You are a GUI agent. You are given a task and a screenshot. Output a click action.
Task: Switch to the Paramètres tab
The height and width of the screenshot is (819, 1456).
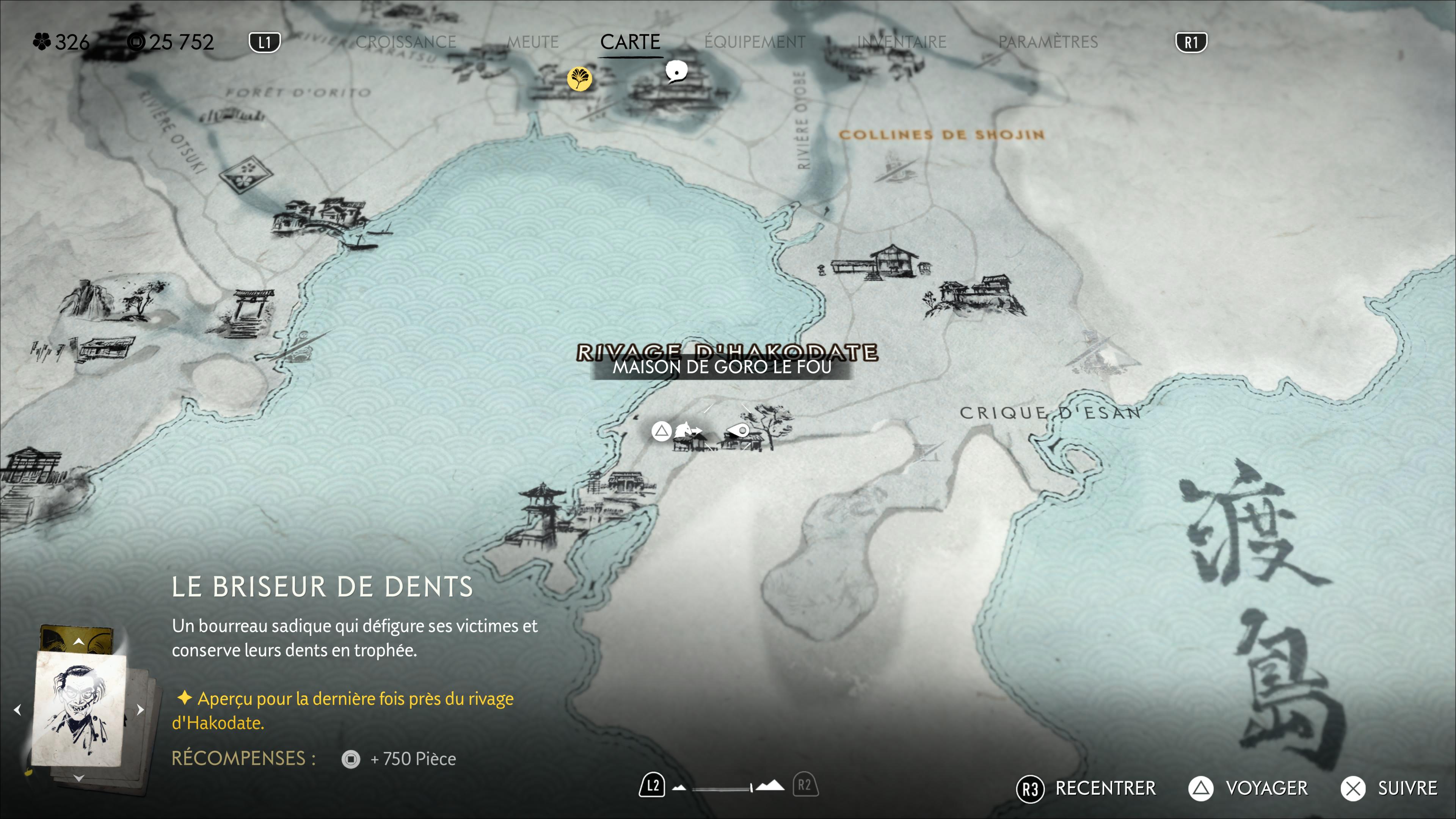(1048, 42)
